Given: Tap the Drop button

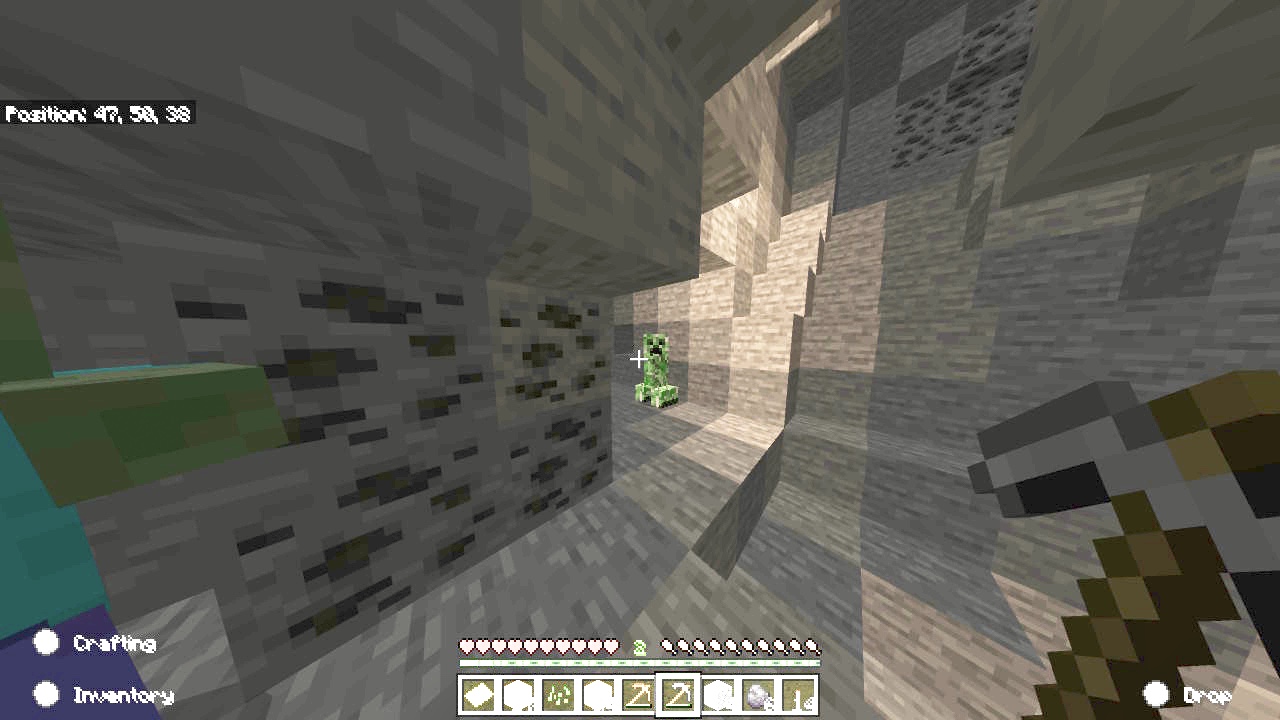Looking at the screenshot, I should pos(1157,694).
